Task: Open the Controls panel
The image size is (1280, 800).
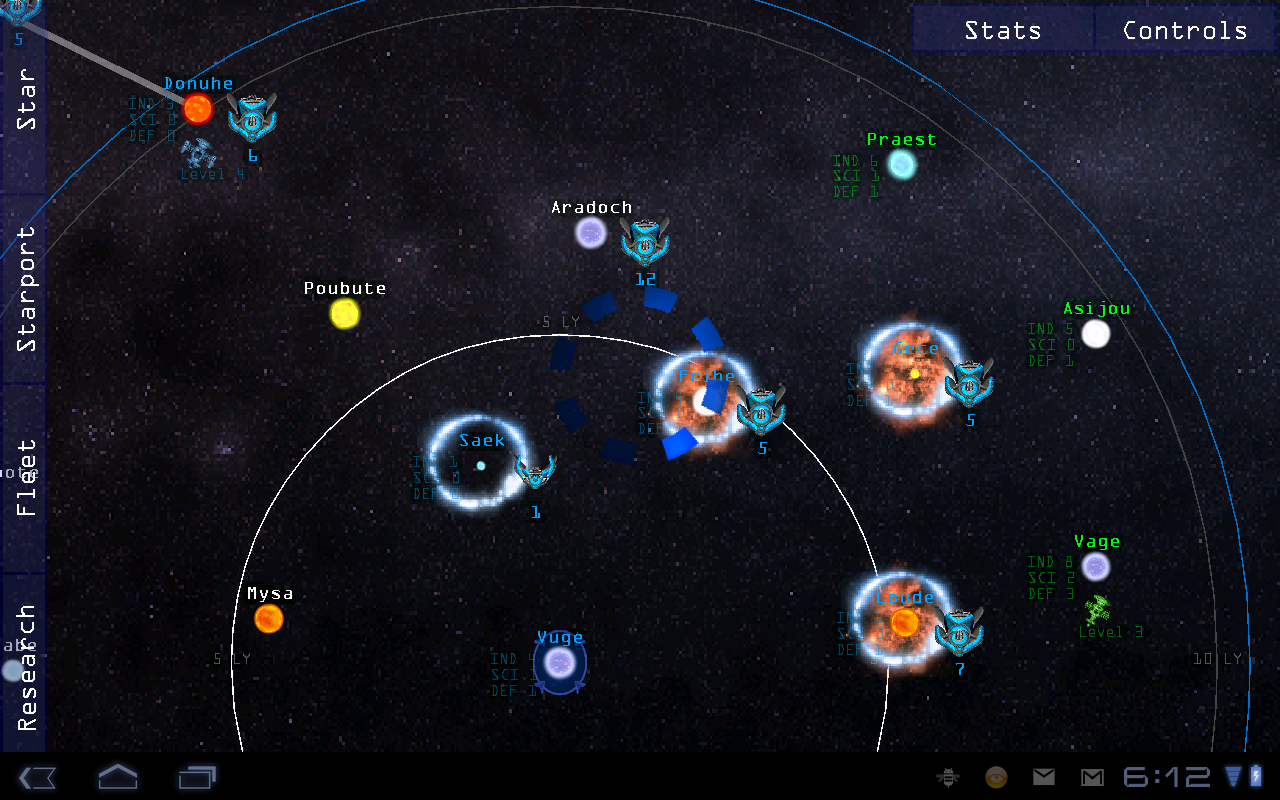Action: pos(1185,29)
